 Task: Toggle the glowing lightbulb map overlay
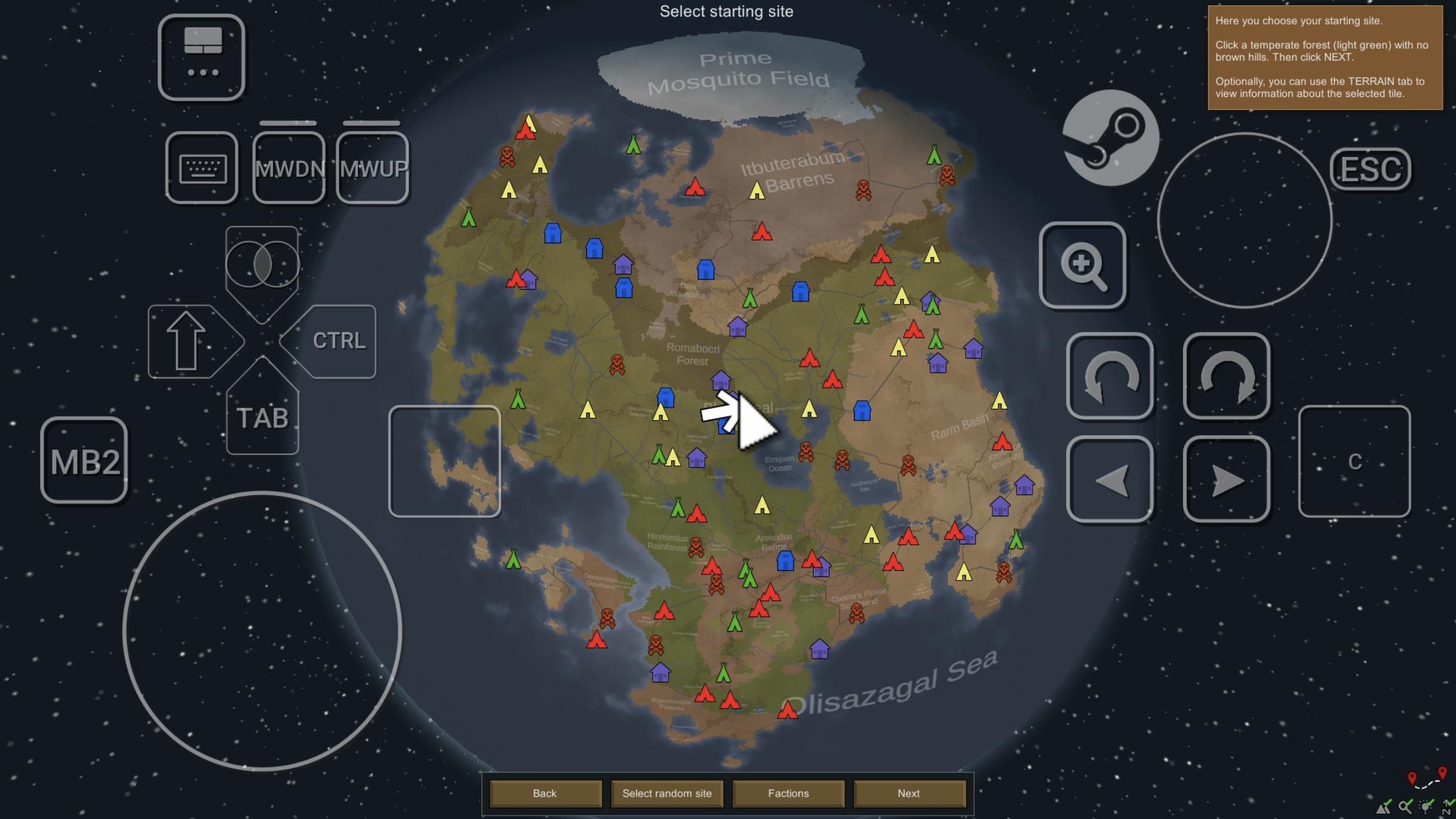click(x=1424, y=807)
